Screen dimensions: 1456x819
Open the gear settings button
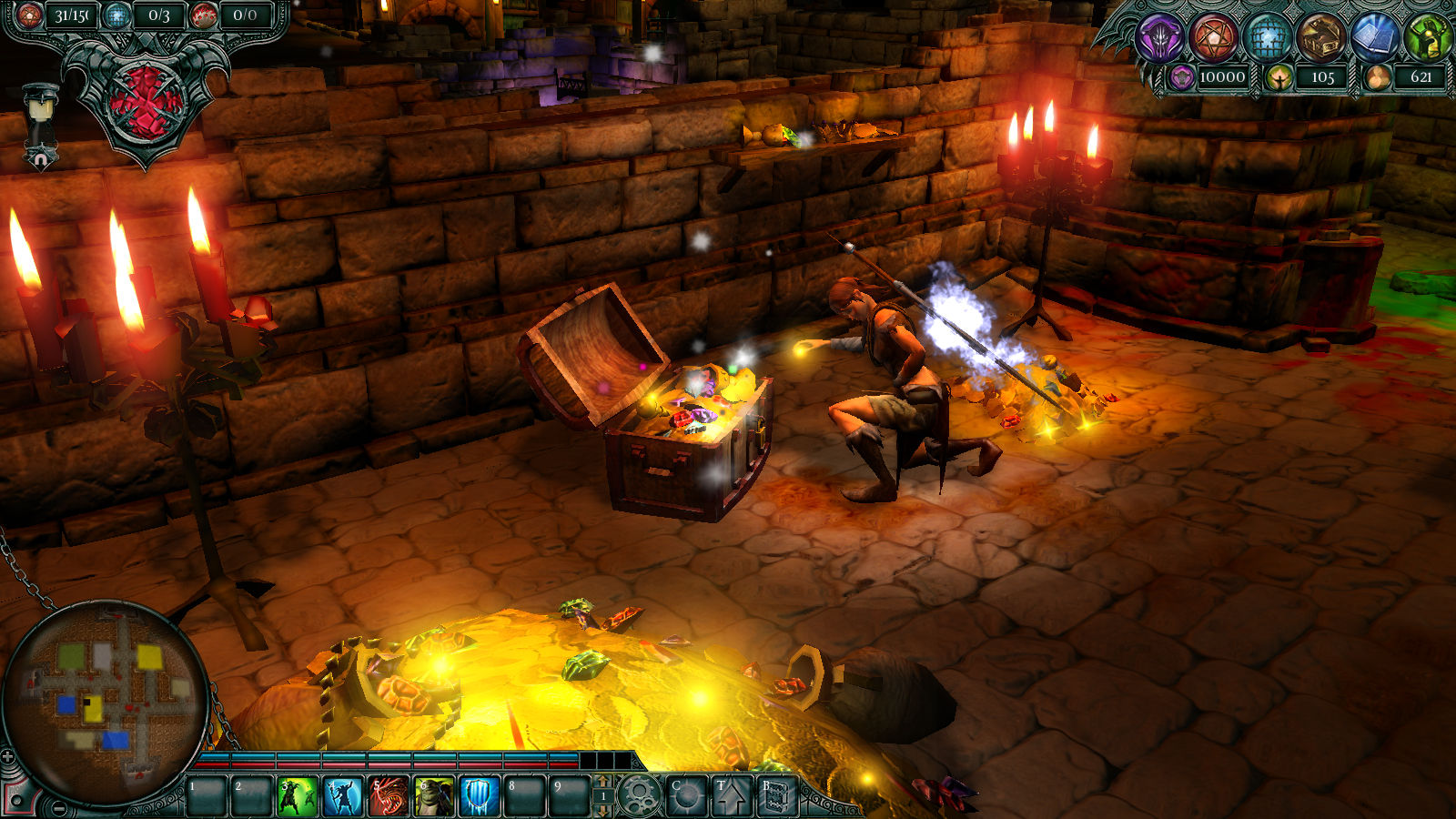coord(640,796)
